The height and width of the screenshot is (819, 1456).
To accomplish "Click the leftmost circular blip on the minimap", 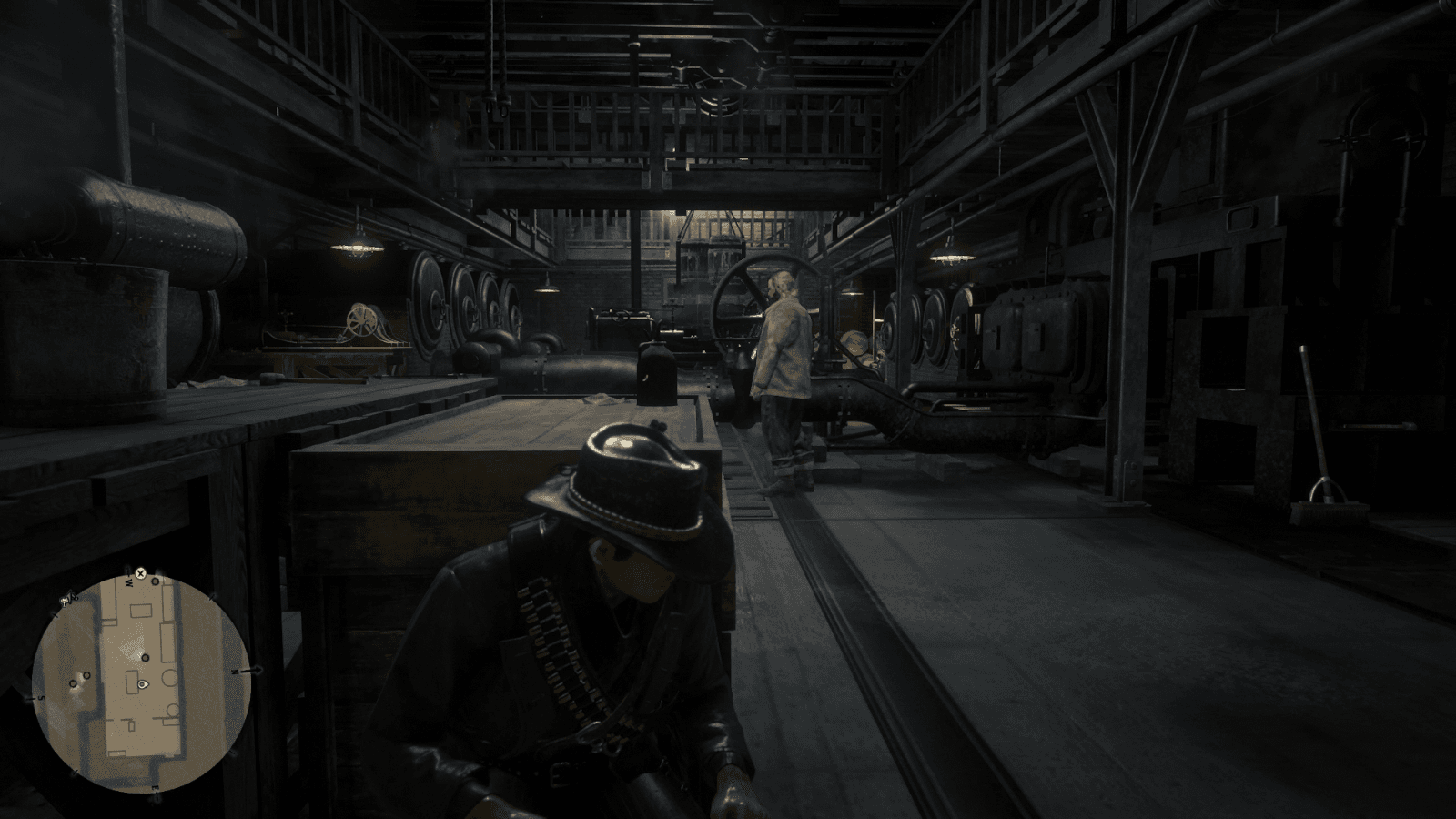I will (x=74, y=684).
